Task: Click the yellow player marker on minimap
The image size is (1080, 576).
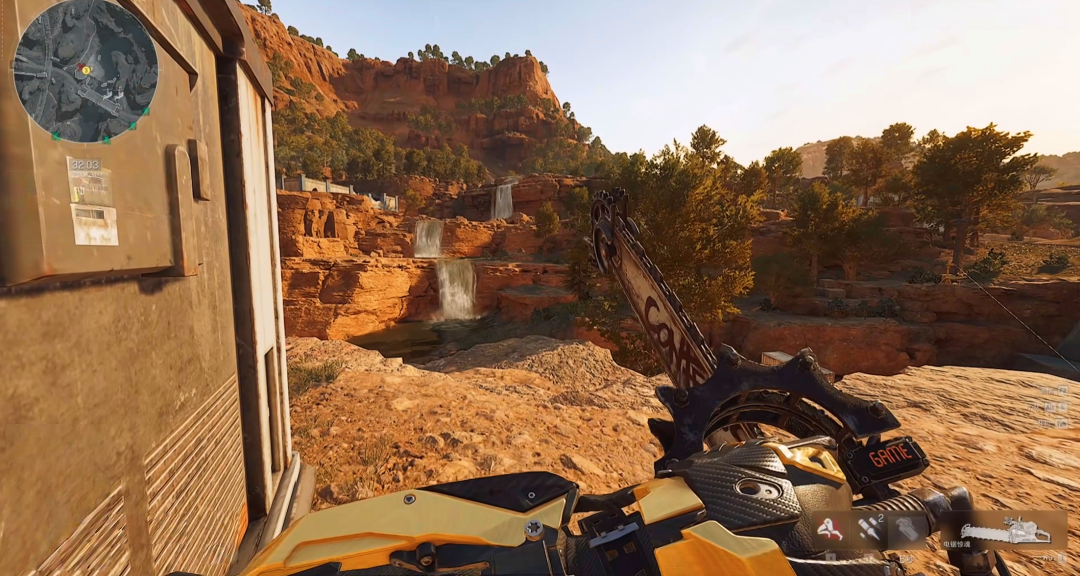Action: point(85,70)
